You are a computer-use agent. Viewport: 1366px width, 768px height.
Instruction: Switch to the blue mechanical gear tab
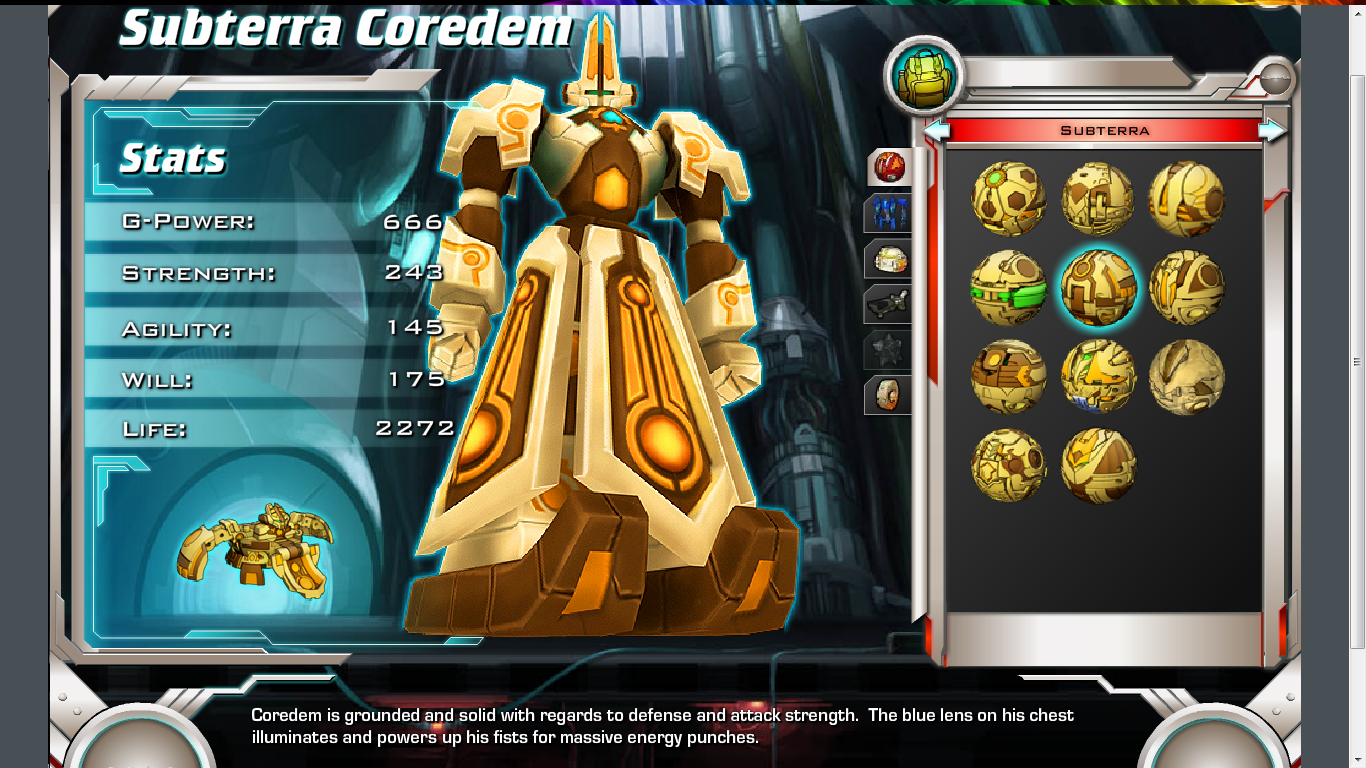point(888,214)
